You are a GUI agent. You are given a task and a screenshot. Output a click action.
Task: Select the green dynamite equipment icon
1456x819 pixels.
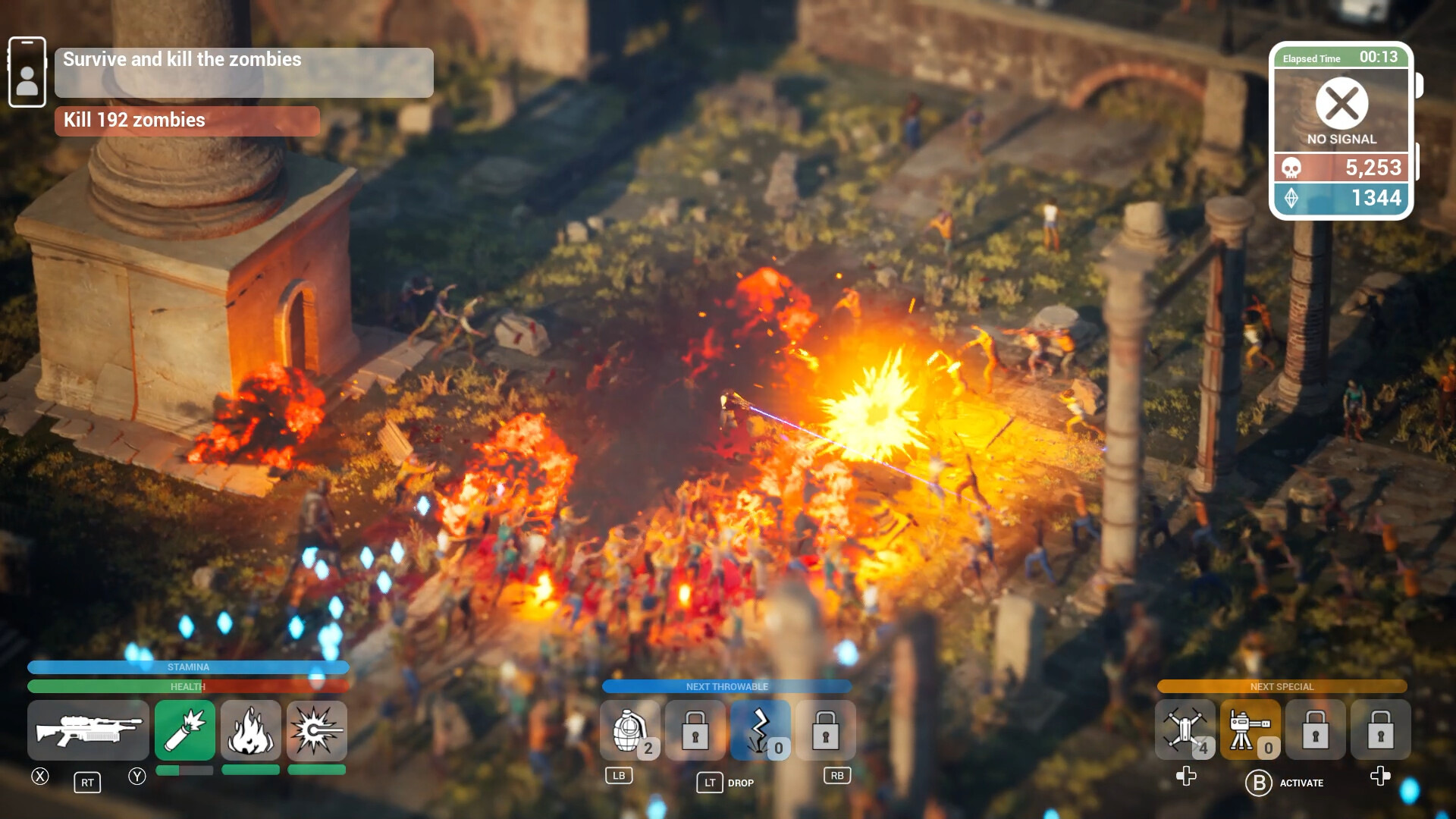pos(185,730)
